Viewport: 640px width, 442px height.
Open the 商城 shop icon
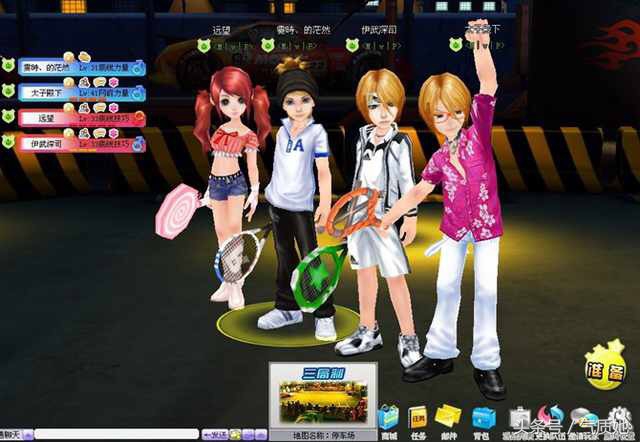click(388, 419)
